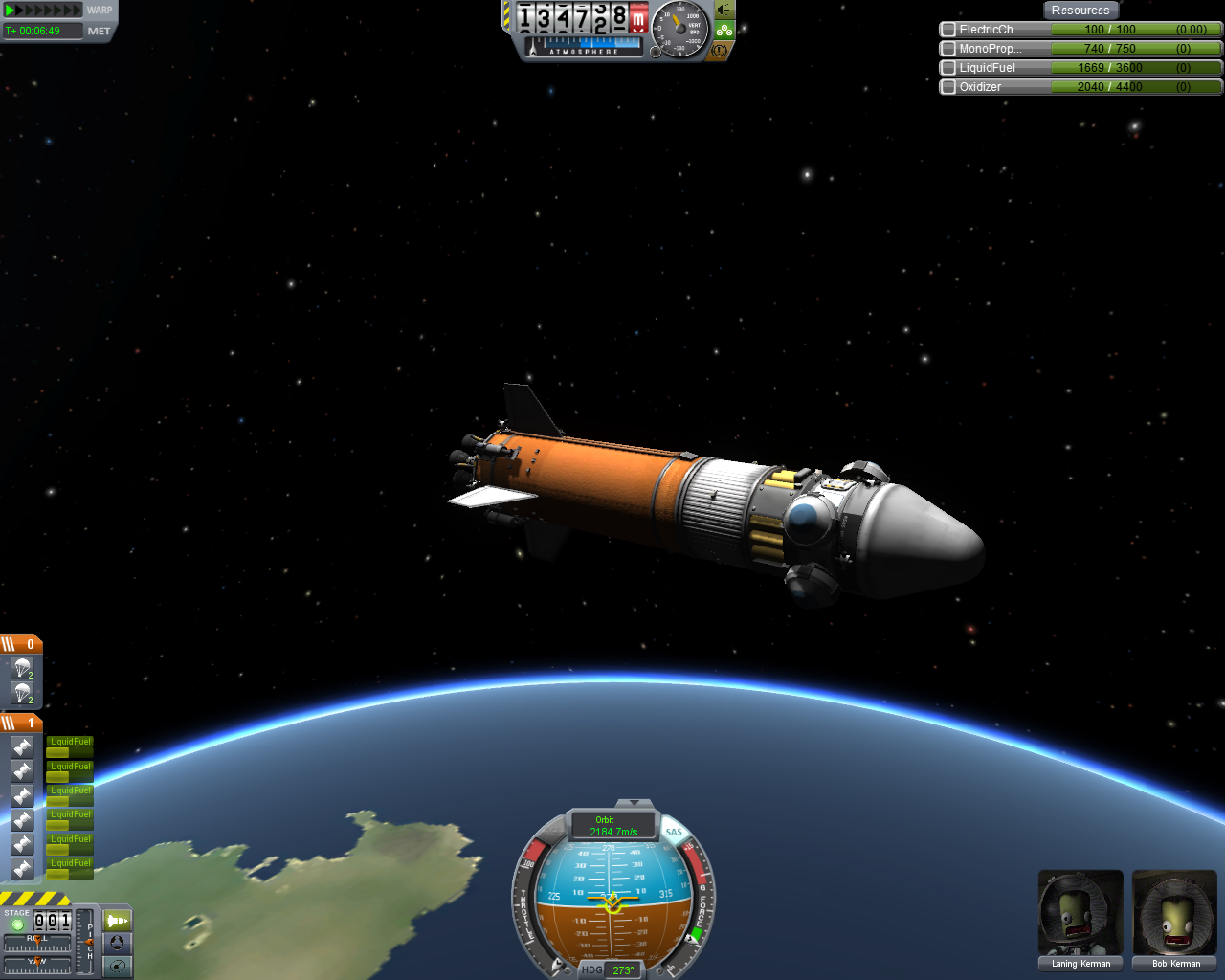Click the green time warp arrows
The image size is (1225, 980).
point(44,11)
